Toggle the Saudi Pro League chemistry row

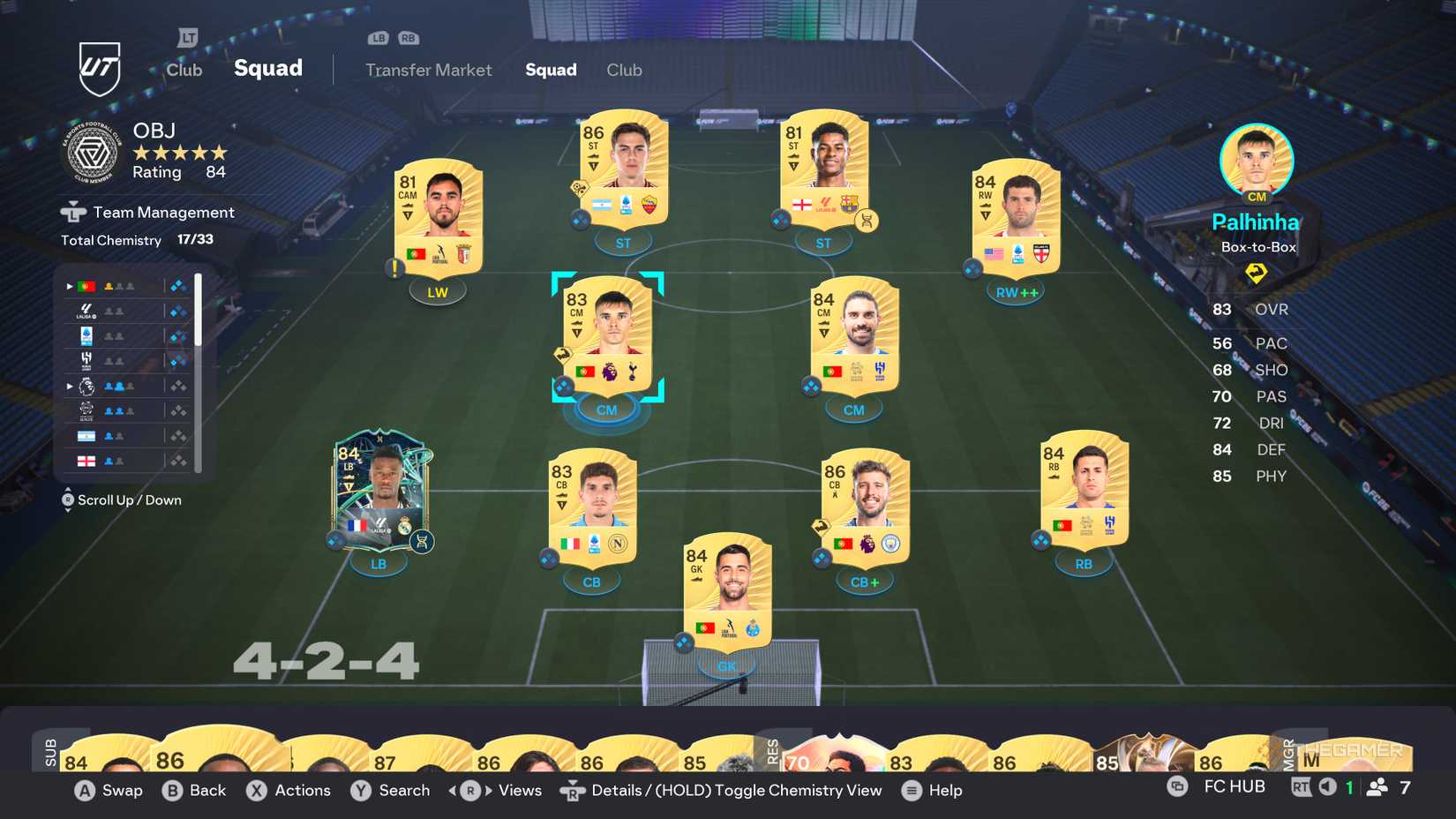pyautogui.click(x=85, y=358)
